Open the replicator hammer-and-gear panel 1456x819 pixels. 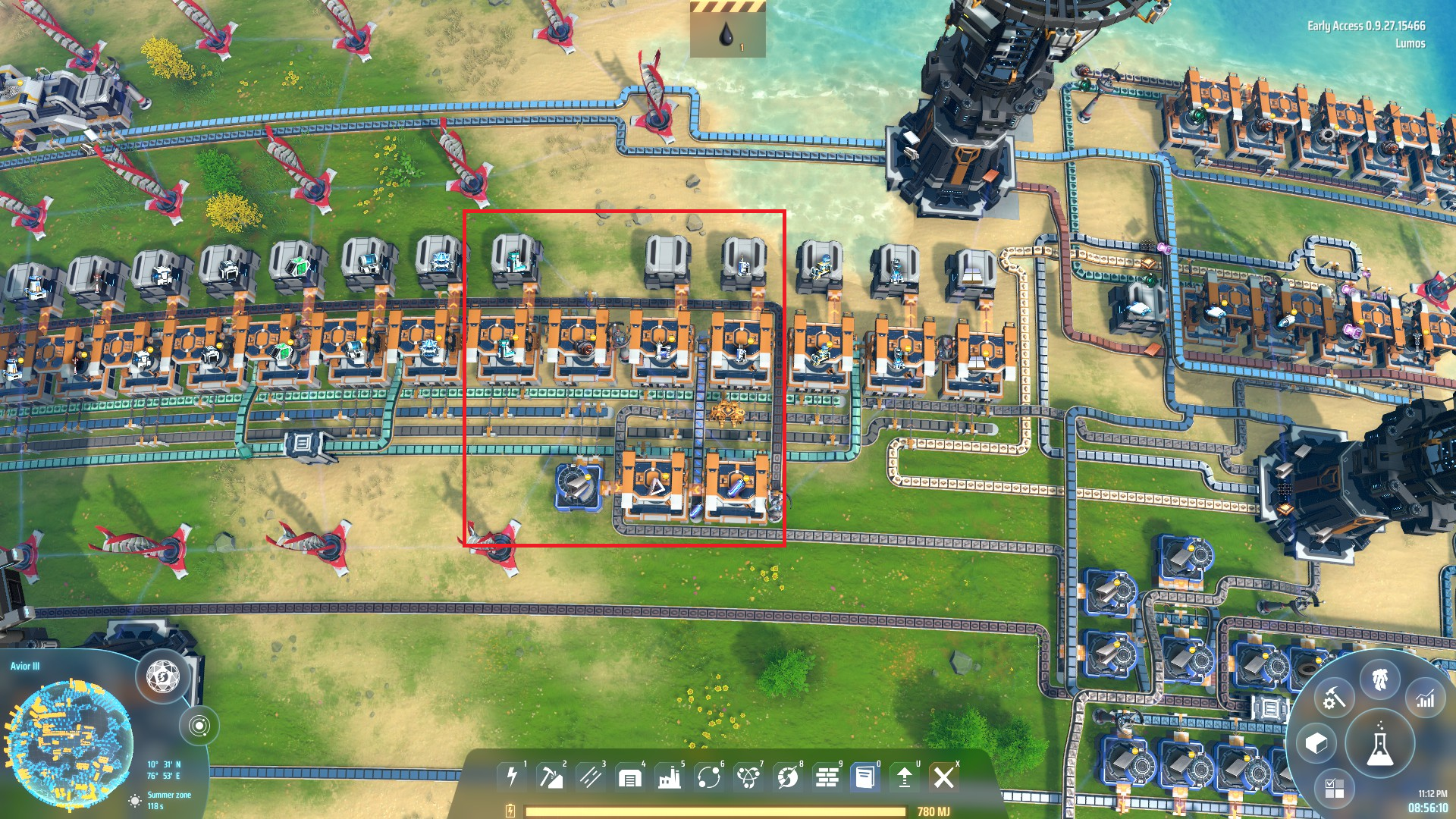pyautogui.click(x=1333, y=698)
